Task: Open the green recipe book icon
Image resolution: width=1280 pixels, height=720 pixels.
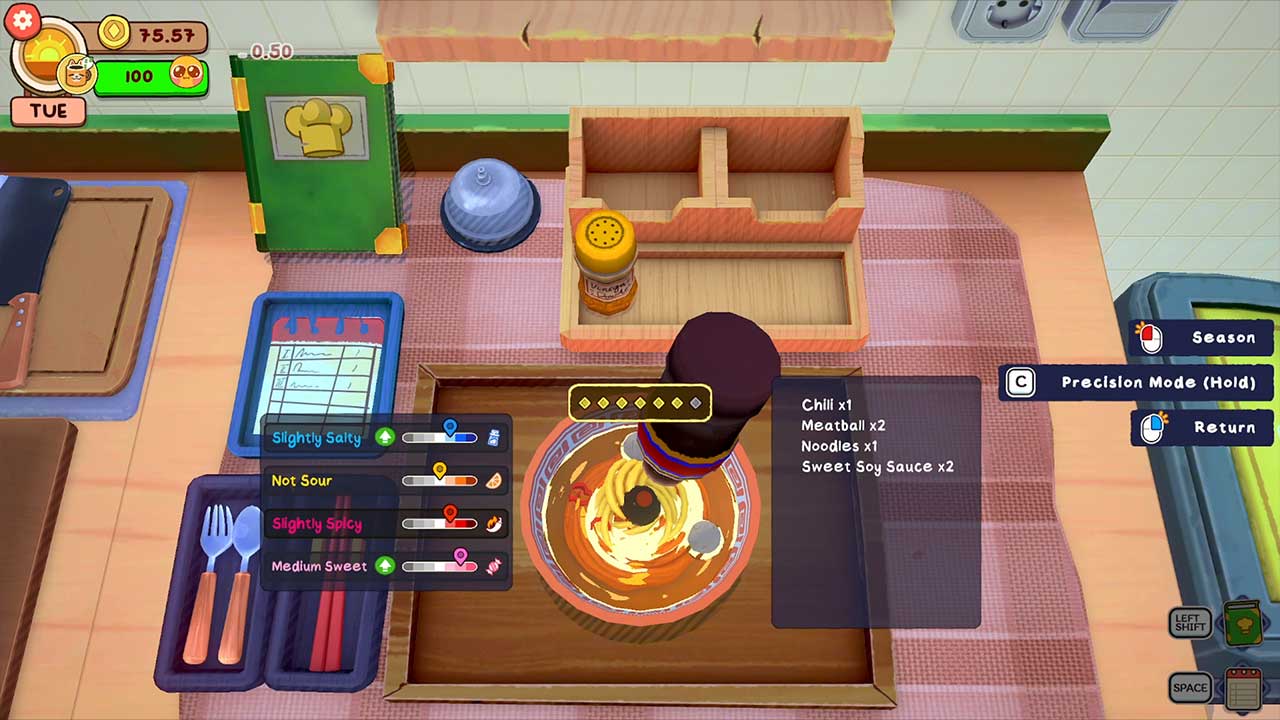Action: click(1244, 623)
